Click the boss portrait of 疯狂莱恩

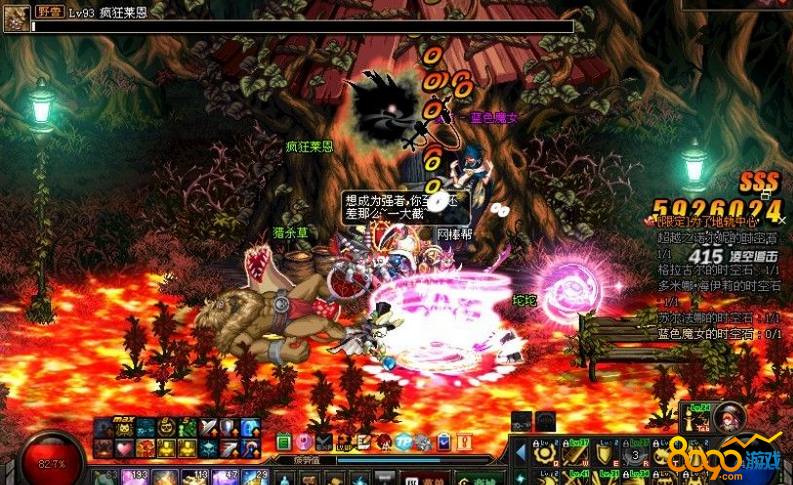point(17,17)
